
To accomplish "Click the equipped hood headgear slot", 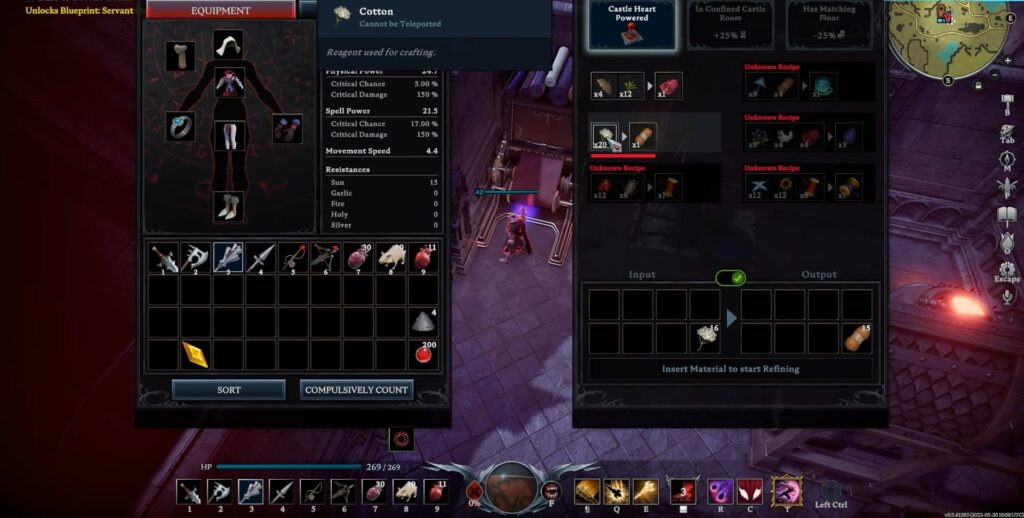I will [228, 44].
